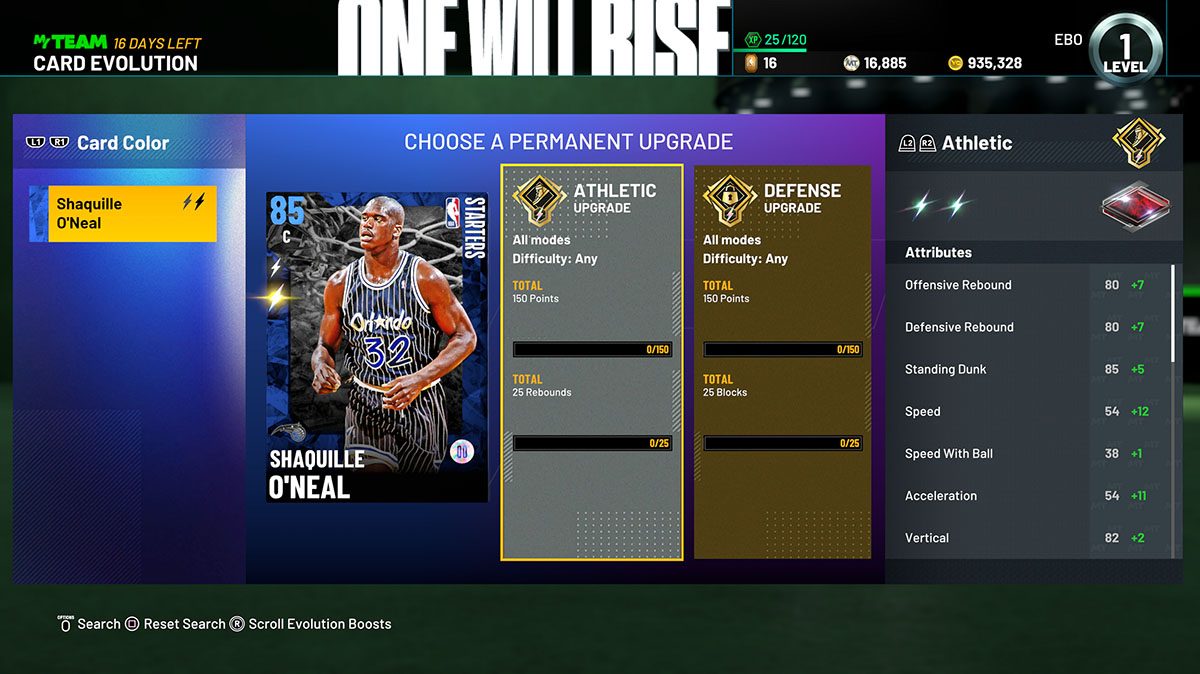Choose the Athletic Upgrade card
The height and width of the screenshot is (674, 1200).
tap(592, 361)
